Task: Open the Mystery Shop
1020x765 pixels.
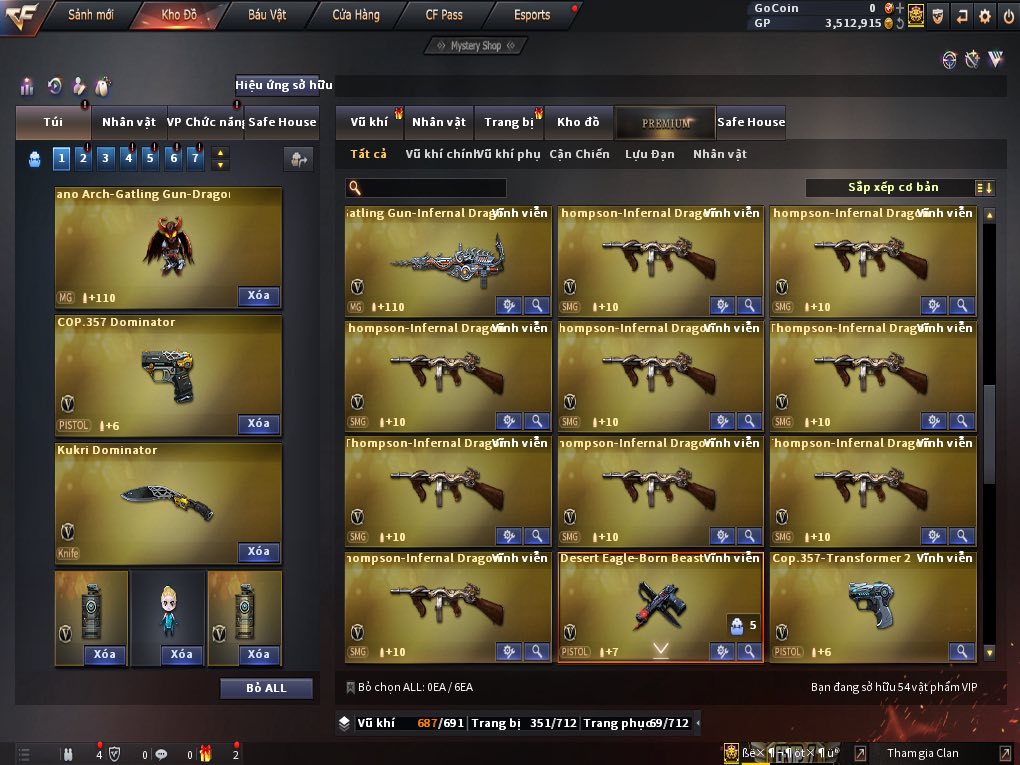Action: 476,46
